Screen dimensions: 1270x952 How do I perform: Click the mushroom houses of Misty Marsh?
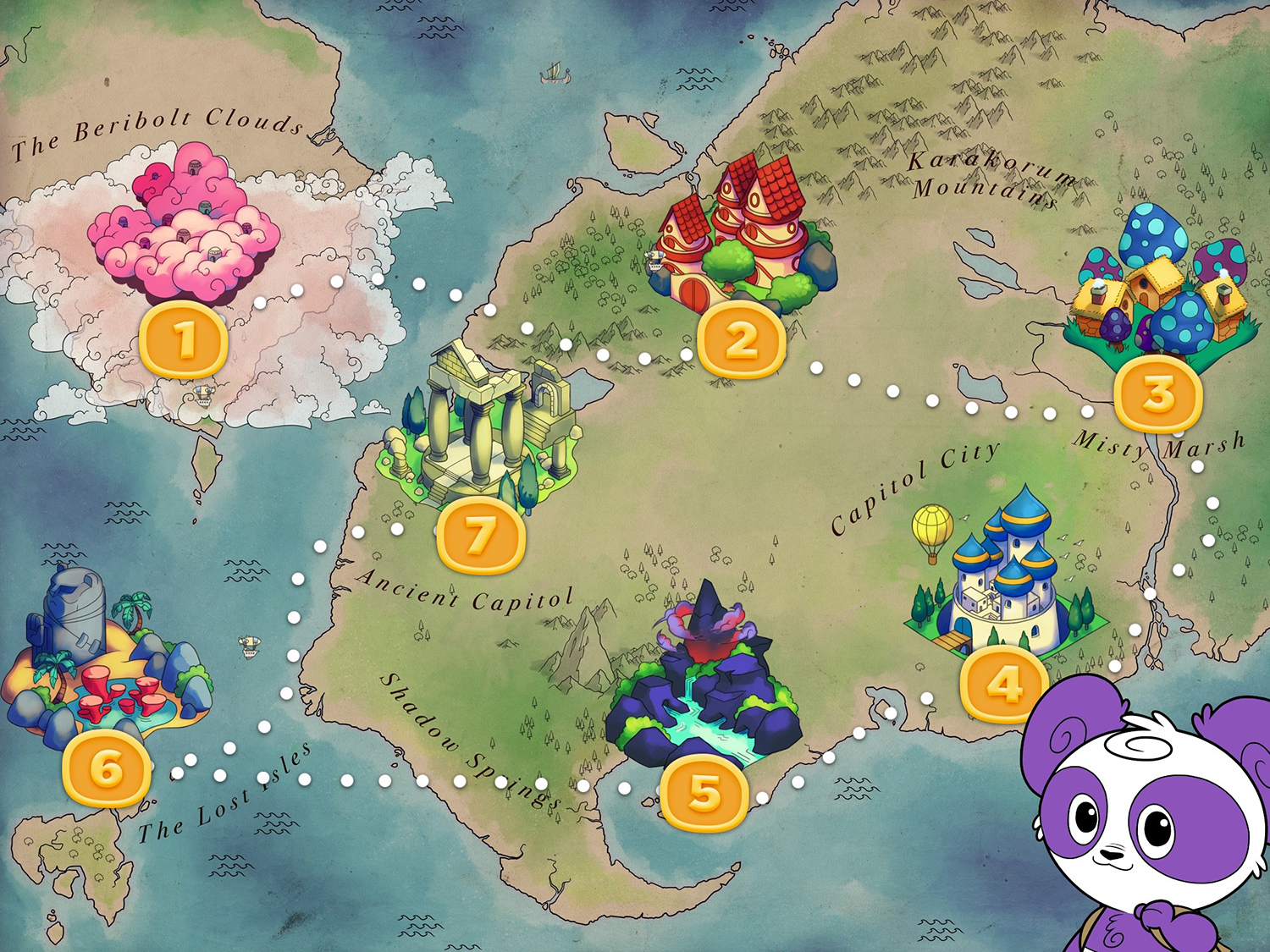click(x=1153, y=288)
